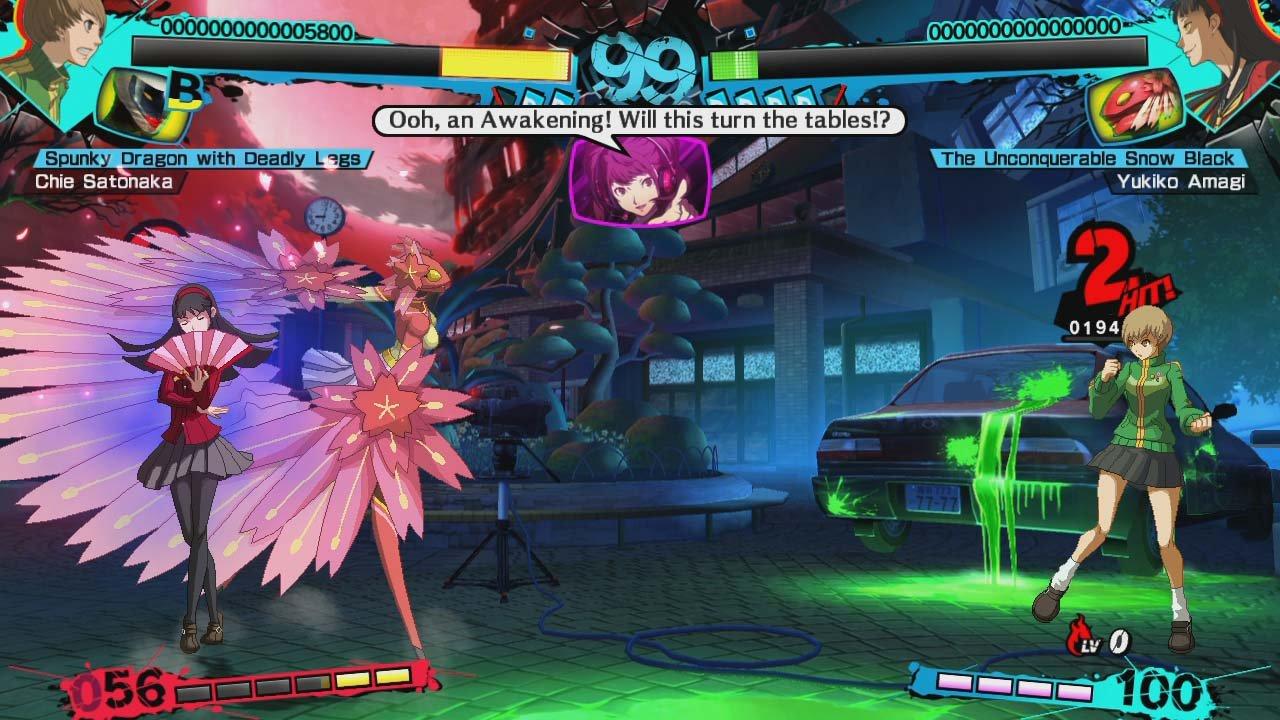The width and height of the screenshot is (1280, 720).
Task: Toggle the green round-win pip beside the timer
Action: click(x=731, y=63)
